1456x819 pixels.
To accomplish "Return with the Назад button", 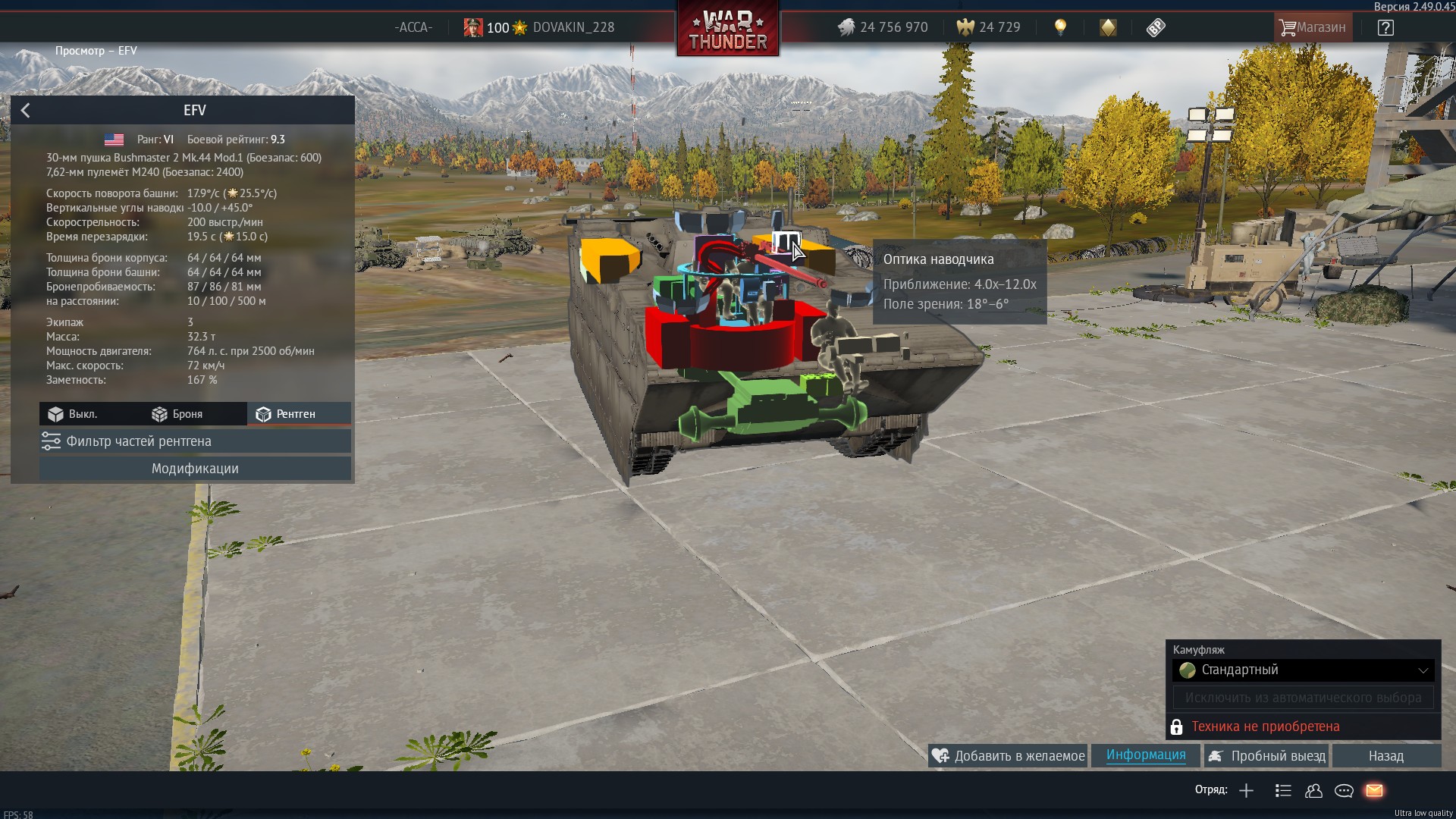I will tap(1385, 756).
